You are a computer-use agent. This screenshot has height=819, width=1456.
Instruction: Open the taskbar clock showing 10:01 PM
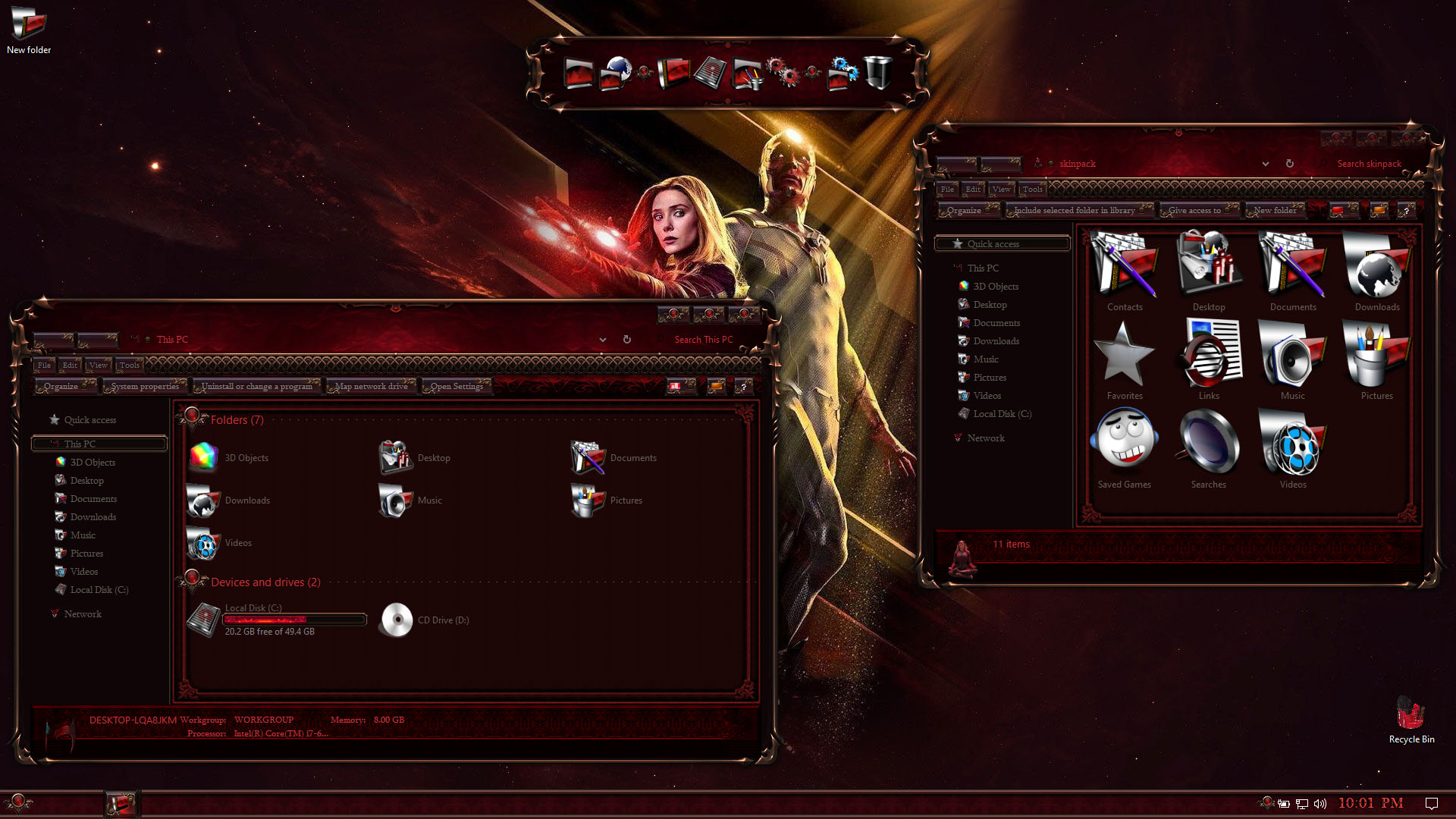(x=1370, y=803)
